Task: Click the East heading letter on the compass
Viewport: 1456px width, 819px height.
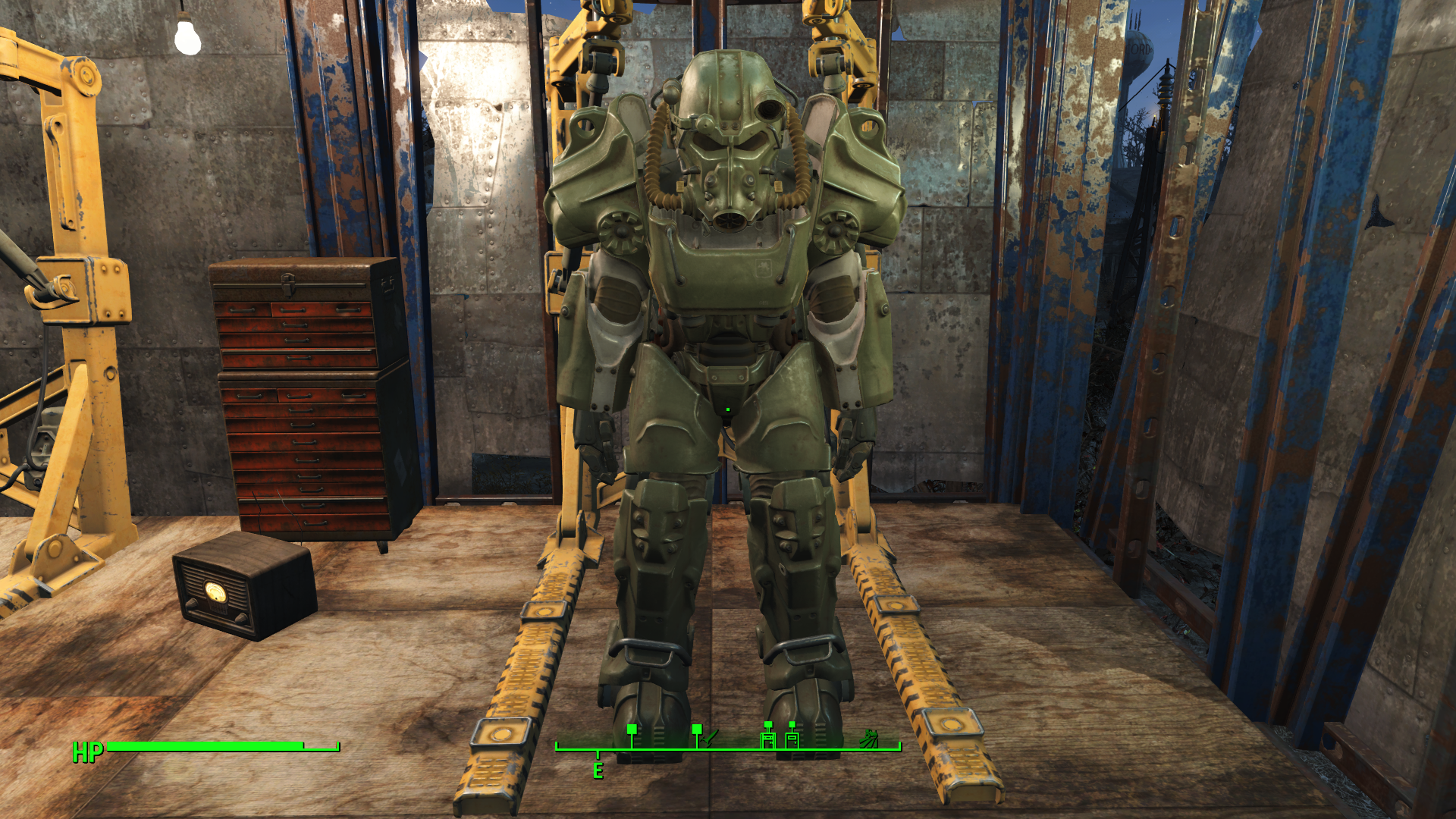Action: click(598, 771)
